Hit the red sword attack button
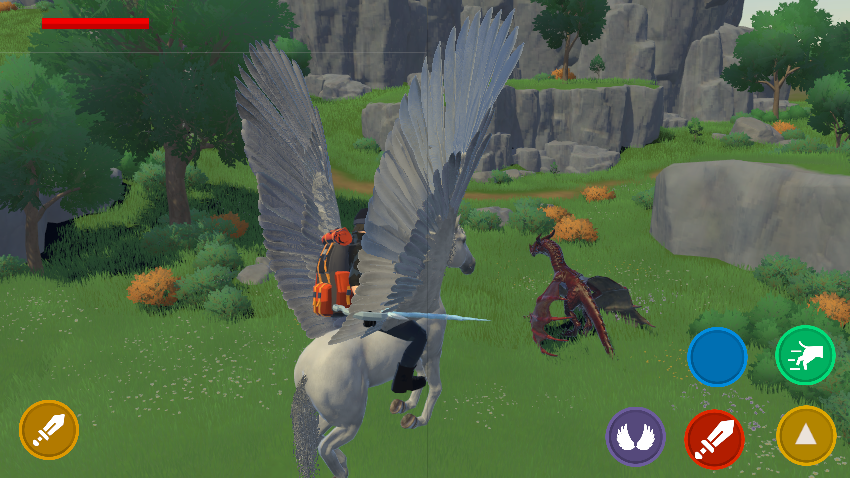This screenshot has height=478, width=850. pyautogui.click(x=714, y=438)
